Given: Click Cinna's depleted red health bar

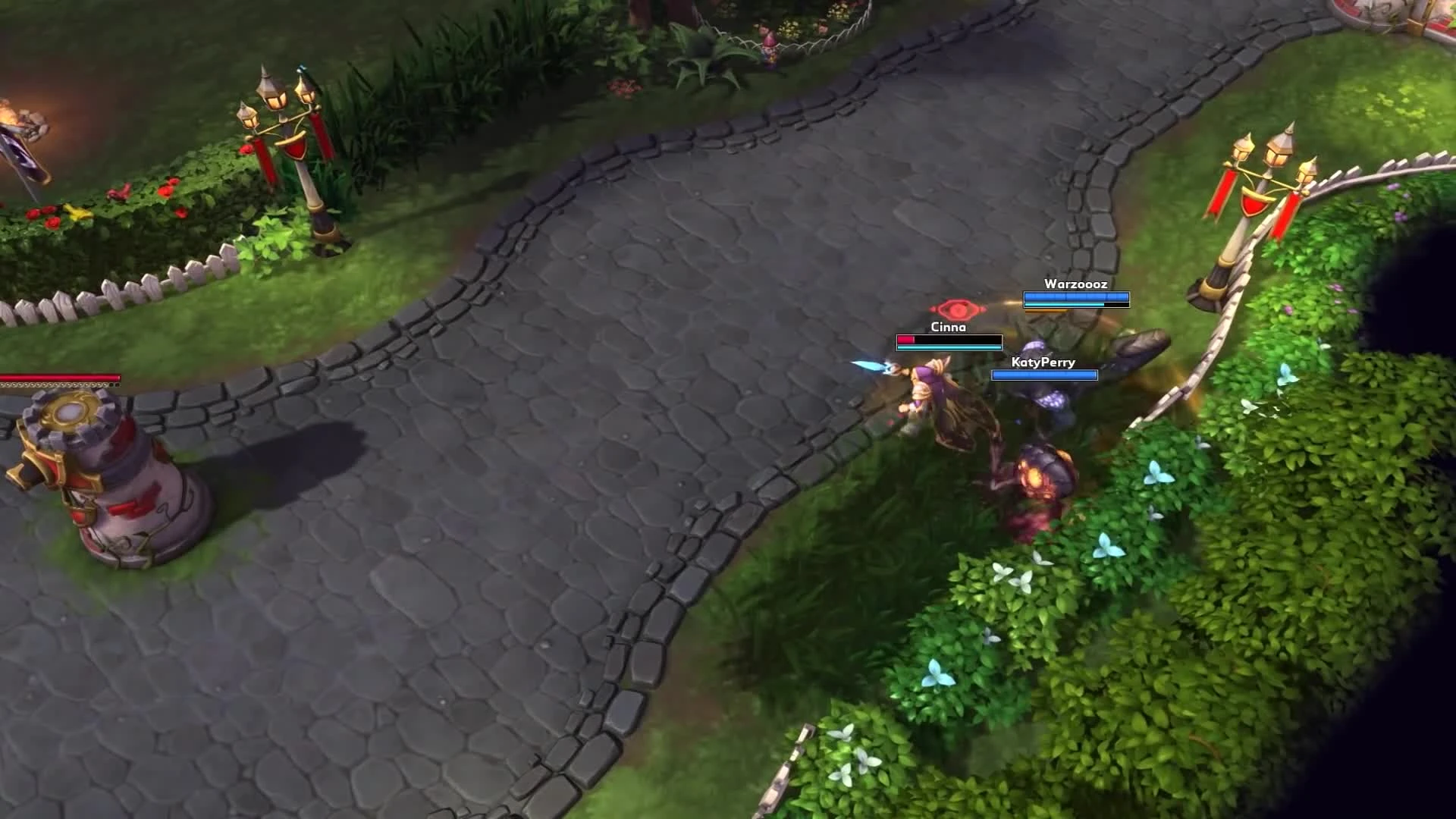Looking at the screenshot, I should [x=908, y=339].
